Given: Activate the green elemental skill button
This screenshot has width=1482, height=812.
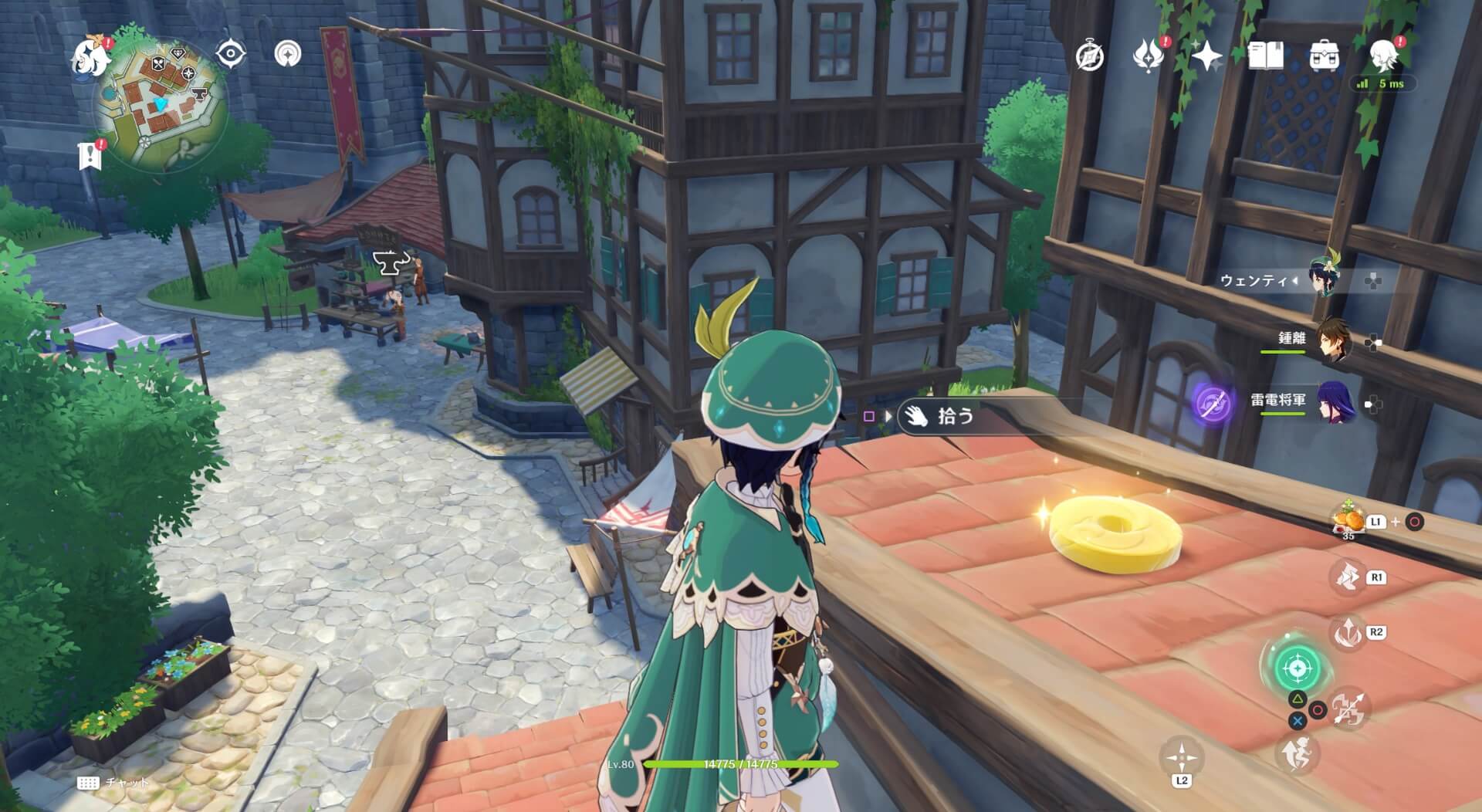Looking at the screenshot, I should coord(1298,668).
